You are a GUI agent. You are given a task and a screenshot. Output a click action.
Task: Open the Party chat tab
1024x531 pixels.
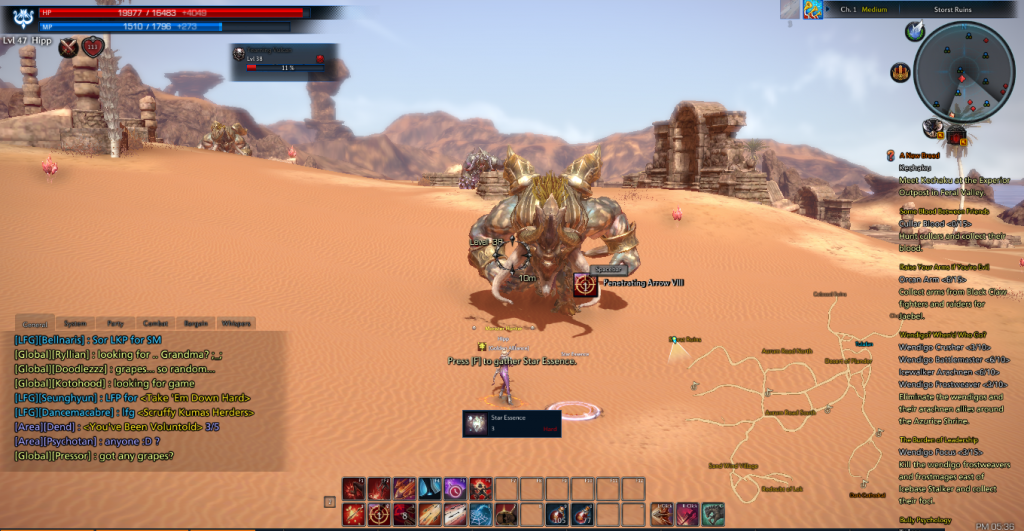(x=115, y=324)
